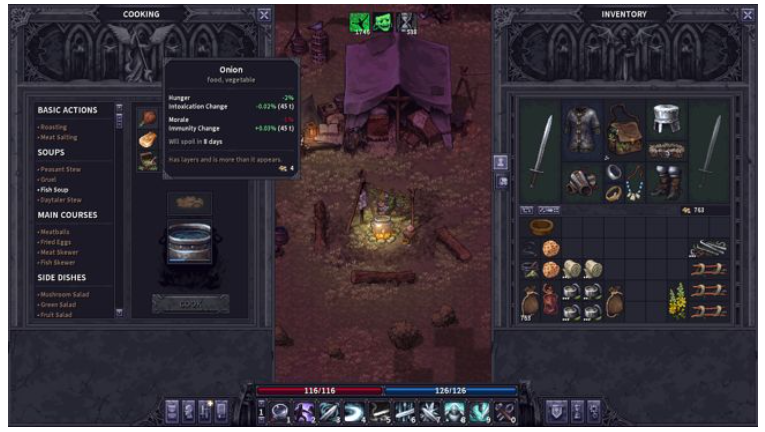Click the equipped leather boots

click(666, 180)
